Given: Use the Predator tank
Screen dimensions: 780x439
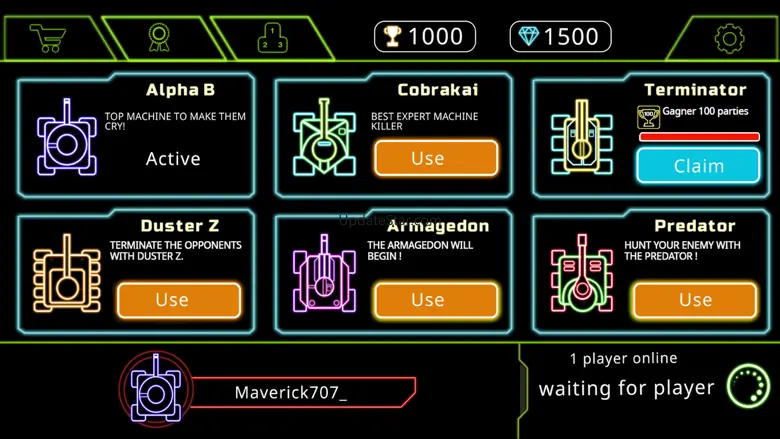Looking at the screenshot, I should (x=694, y=300).
